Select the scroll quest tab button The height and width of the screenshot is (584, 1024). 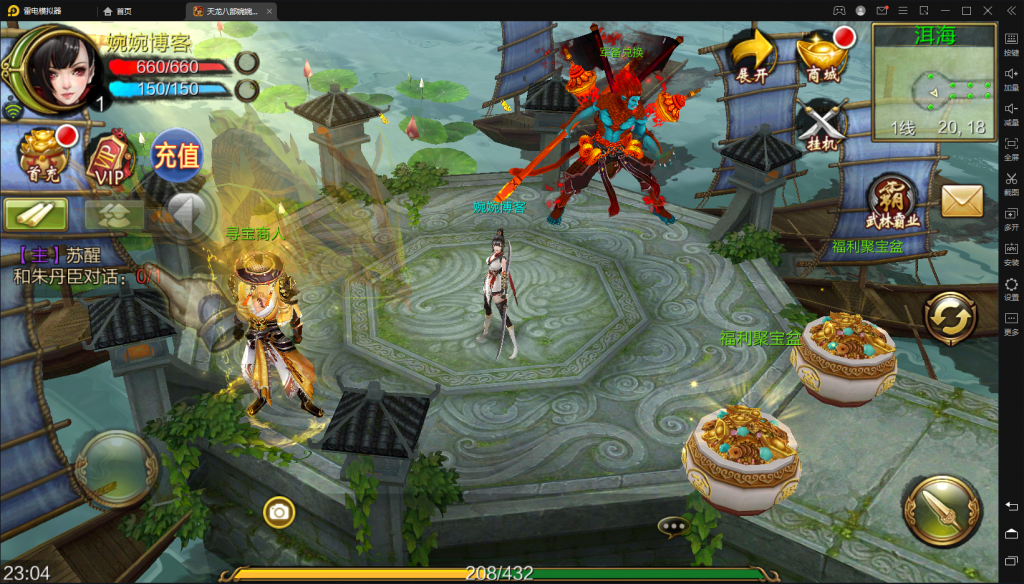tap(36, 214)
